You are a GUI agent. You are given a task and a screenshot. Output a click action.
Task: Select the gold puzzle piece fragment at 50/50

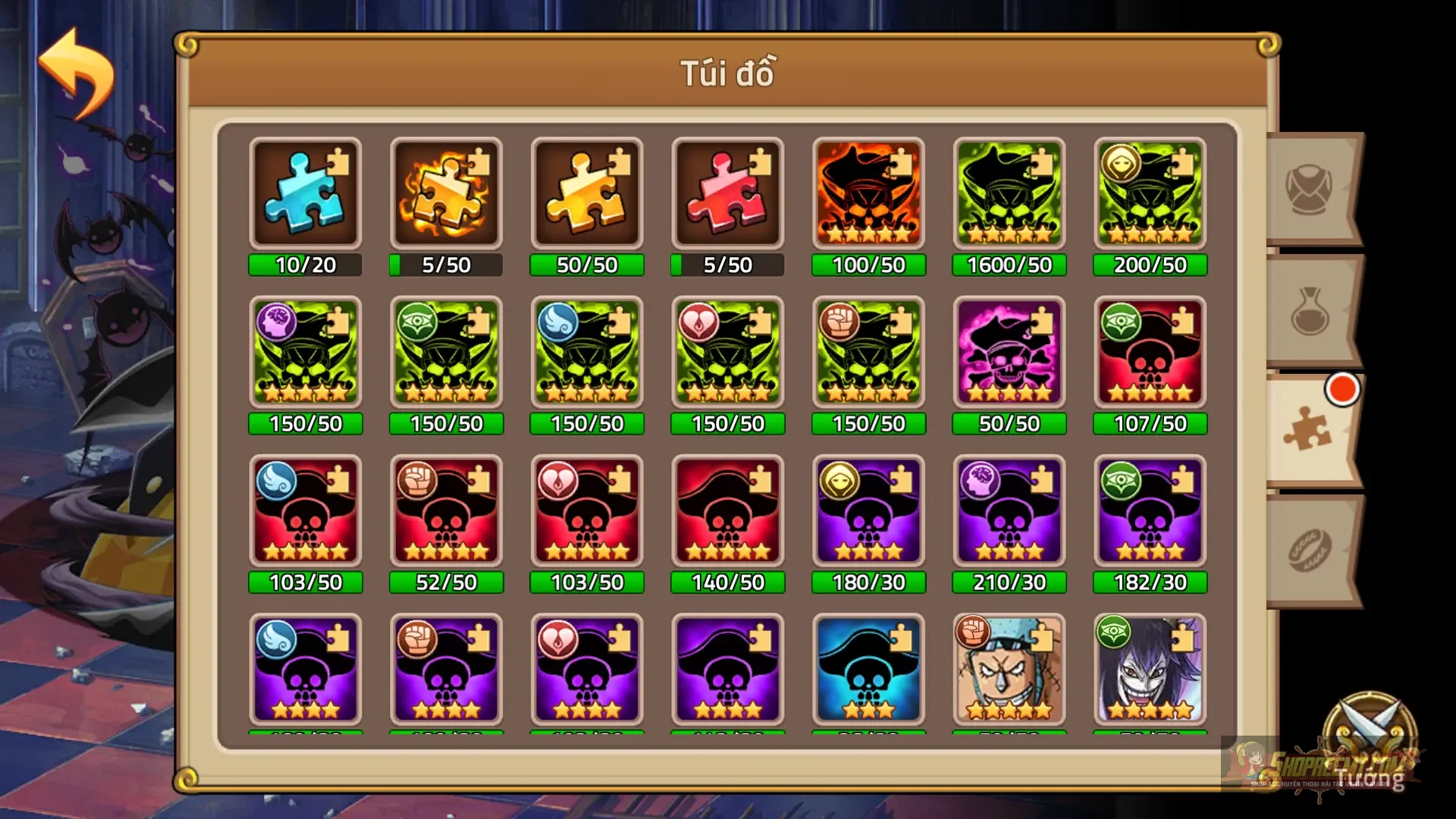(586, 194)
